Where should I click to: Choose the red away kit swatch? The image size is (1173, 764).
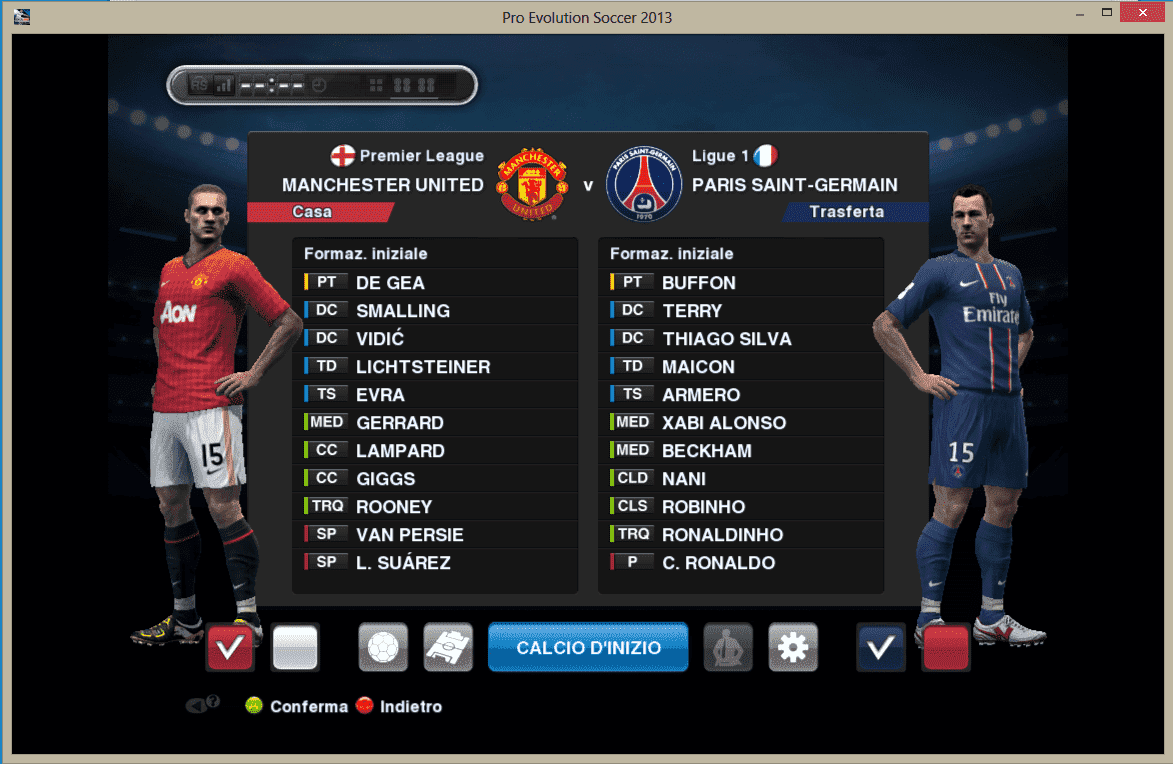(946, 648)
